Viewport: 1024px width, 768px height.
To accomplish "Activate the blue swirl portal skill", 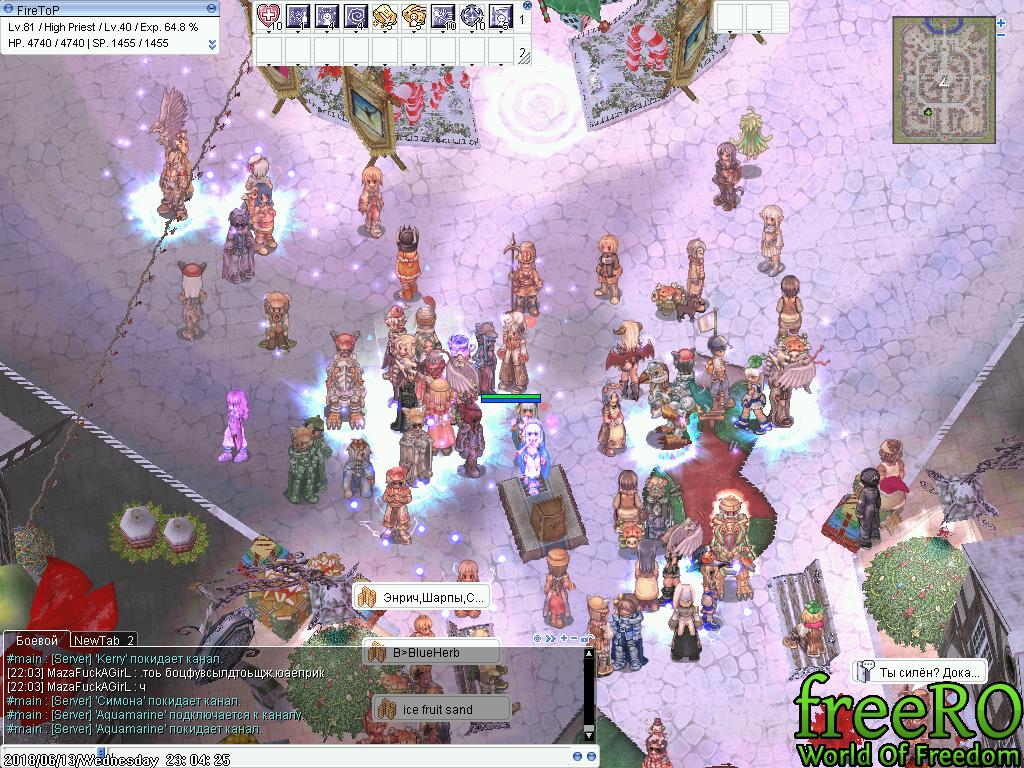I will pyautogui.click(x=356, y=16).
